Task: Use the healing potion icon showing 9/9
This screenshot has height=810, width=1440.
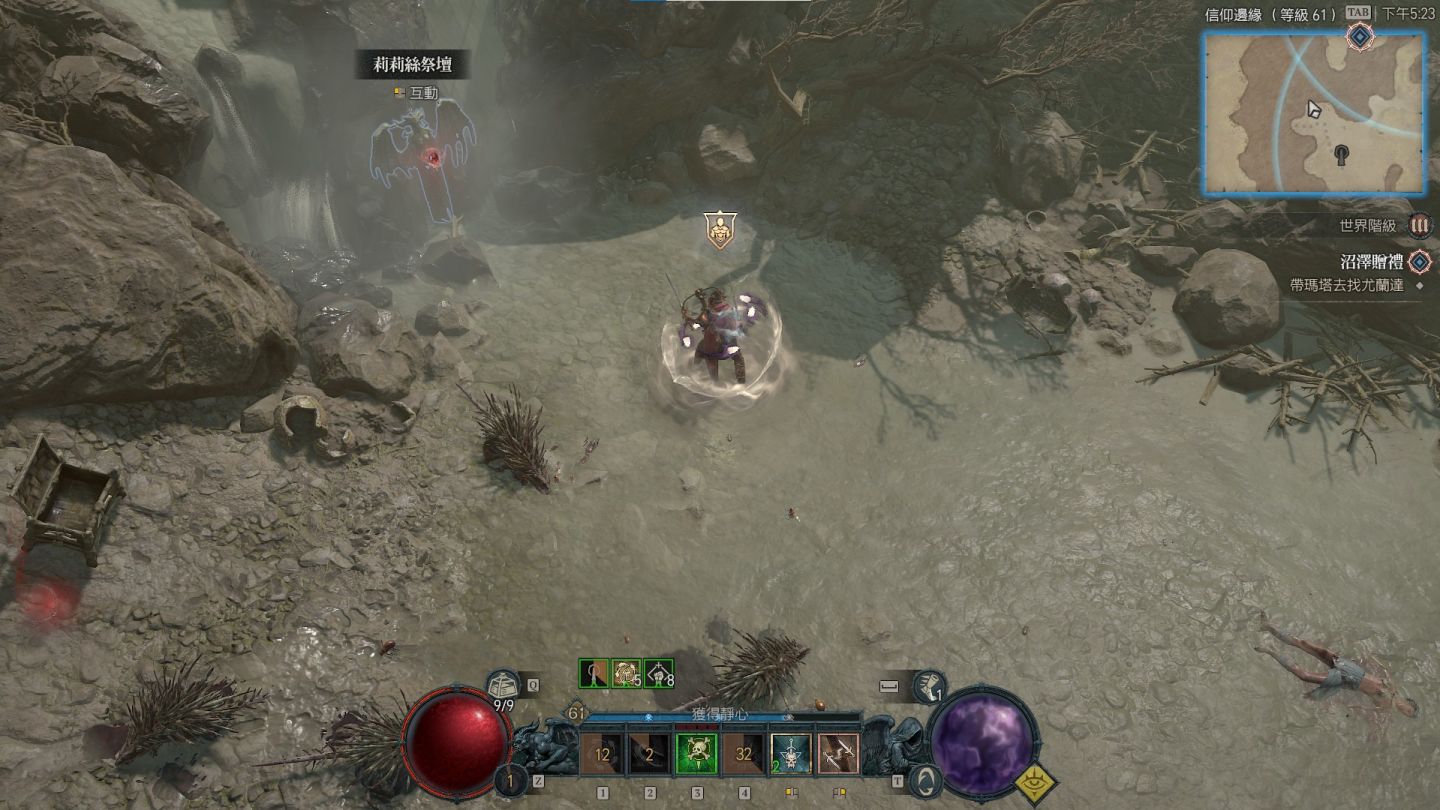Action: coord(503,687)
